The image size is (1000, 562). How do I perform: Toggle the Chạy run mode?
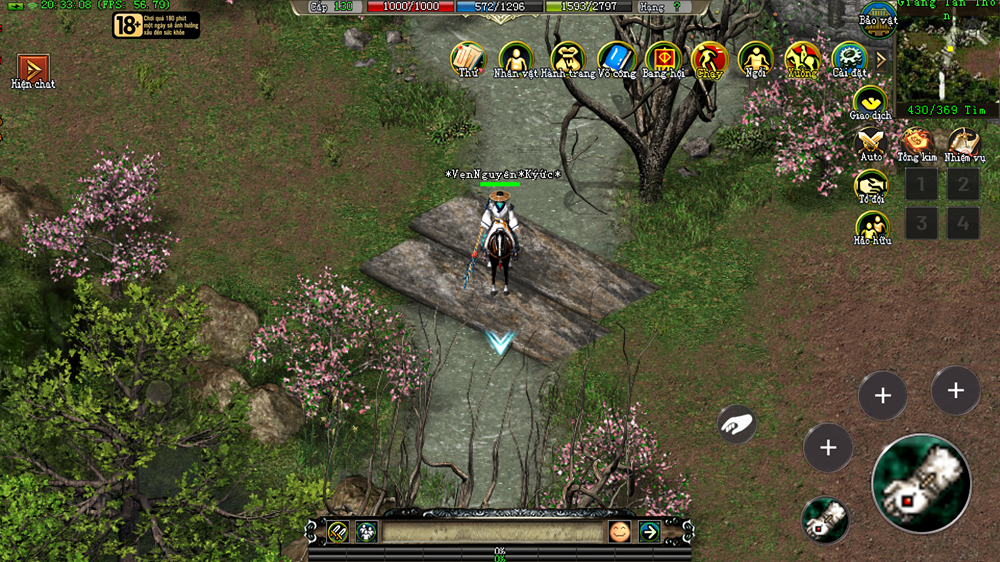(x=709, y=57)
